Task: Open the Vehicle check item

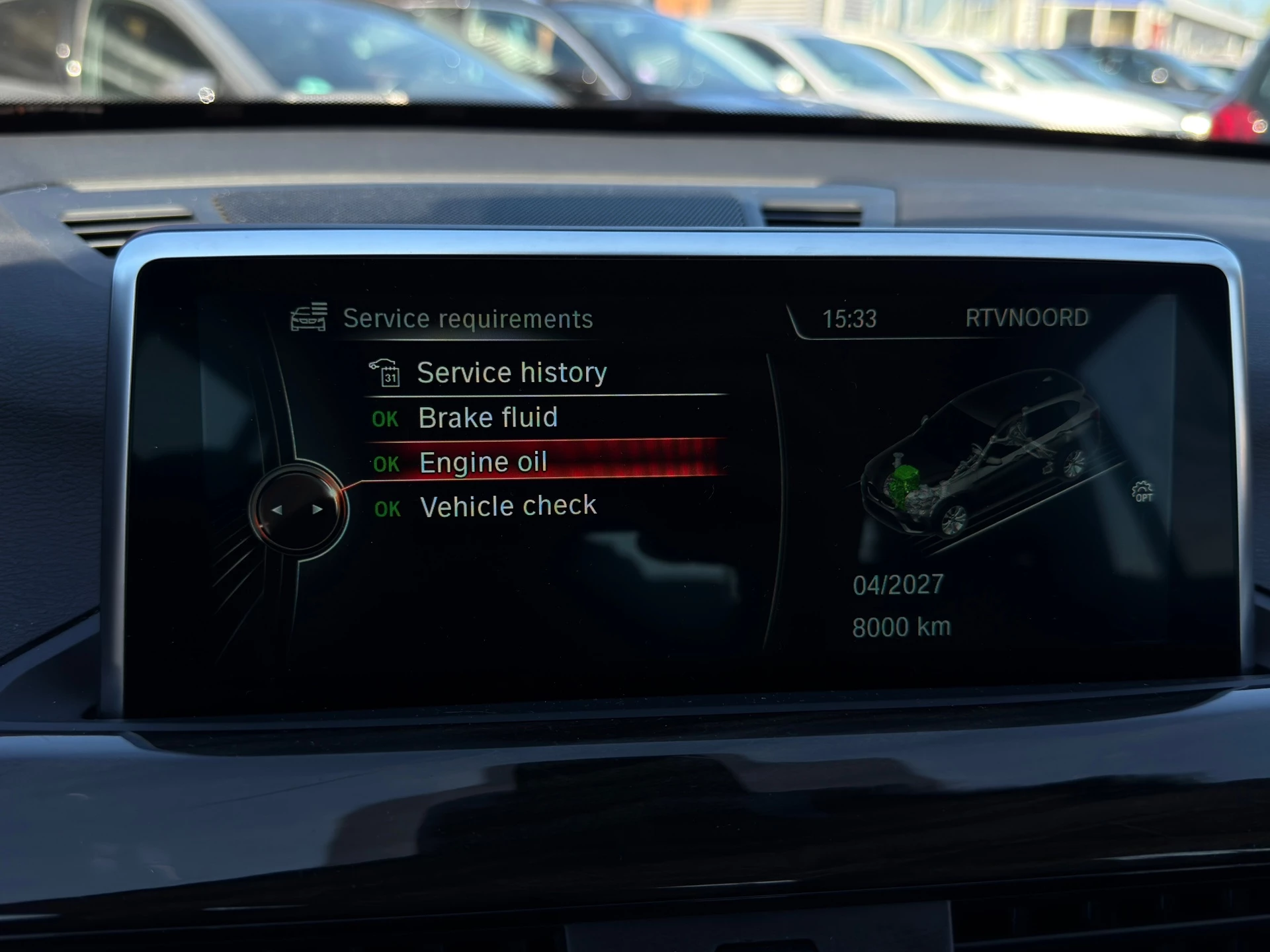Action: 508,506
